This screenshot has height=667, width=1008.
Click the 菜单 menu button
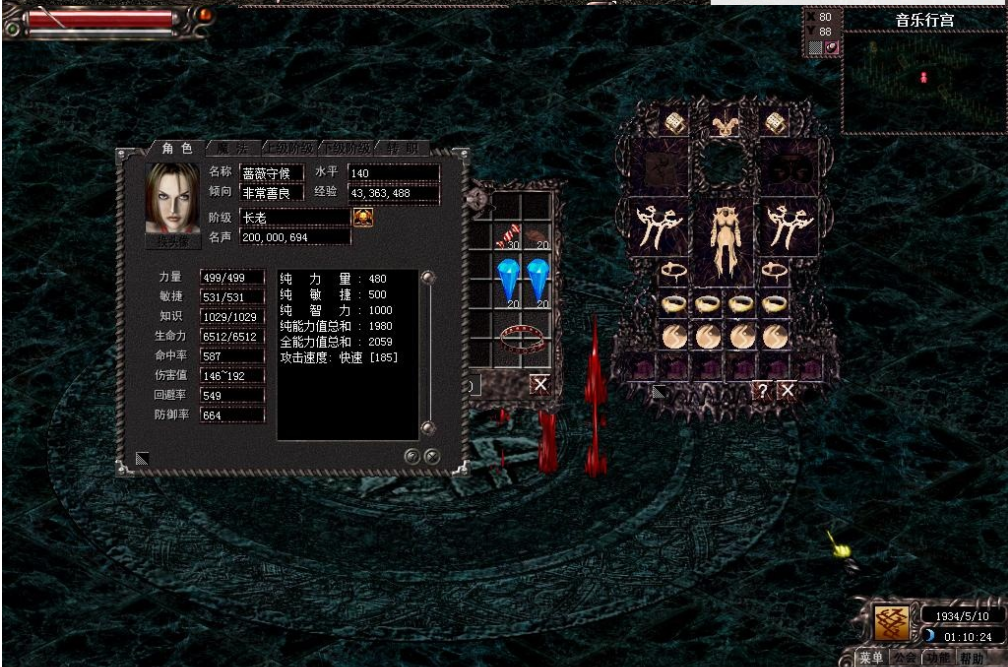[x=871, y=658]
